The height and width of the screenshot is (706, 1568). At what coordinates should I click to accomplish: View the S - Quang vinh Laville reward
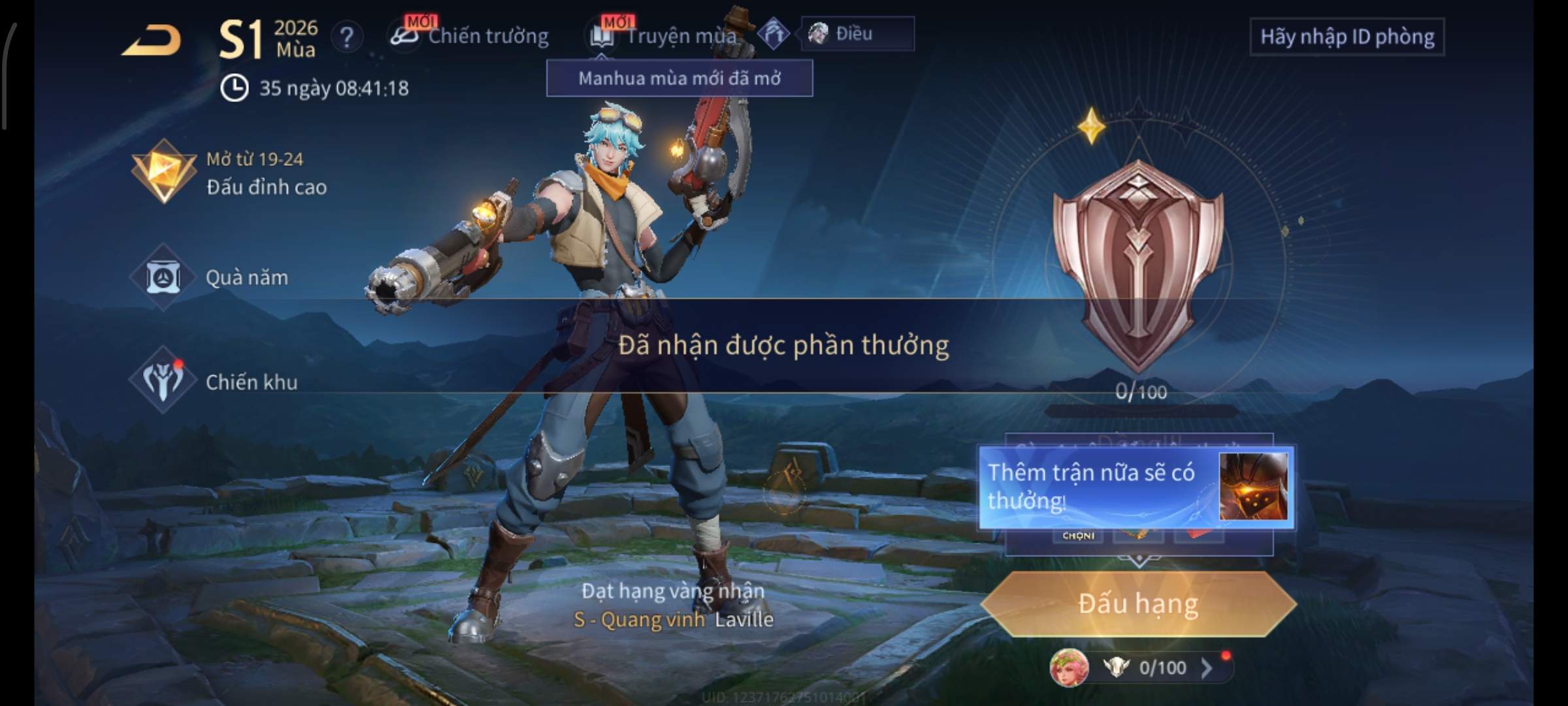pos(673,619)
